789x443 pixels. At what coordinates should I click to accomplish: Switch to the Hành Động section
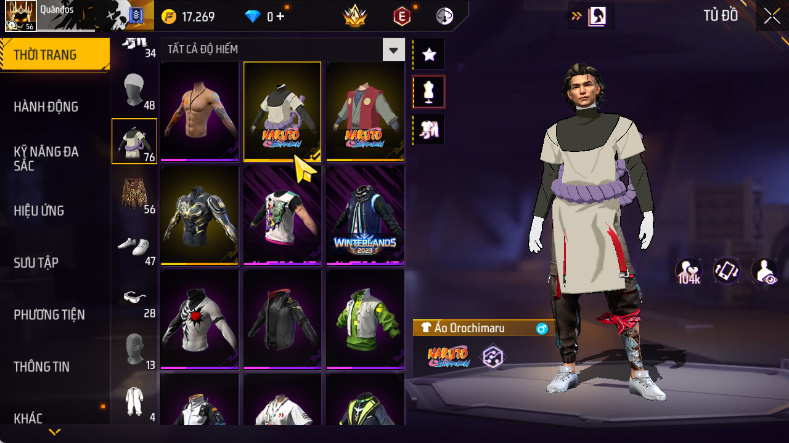click(x=46, y=107)
